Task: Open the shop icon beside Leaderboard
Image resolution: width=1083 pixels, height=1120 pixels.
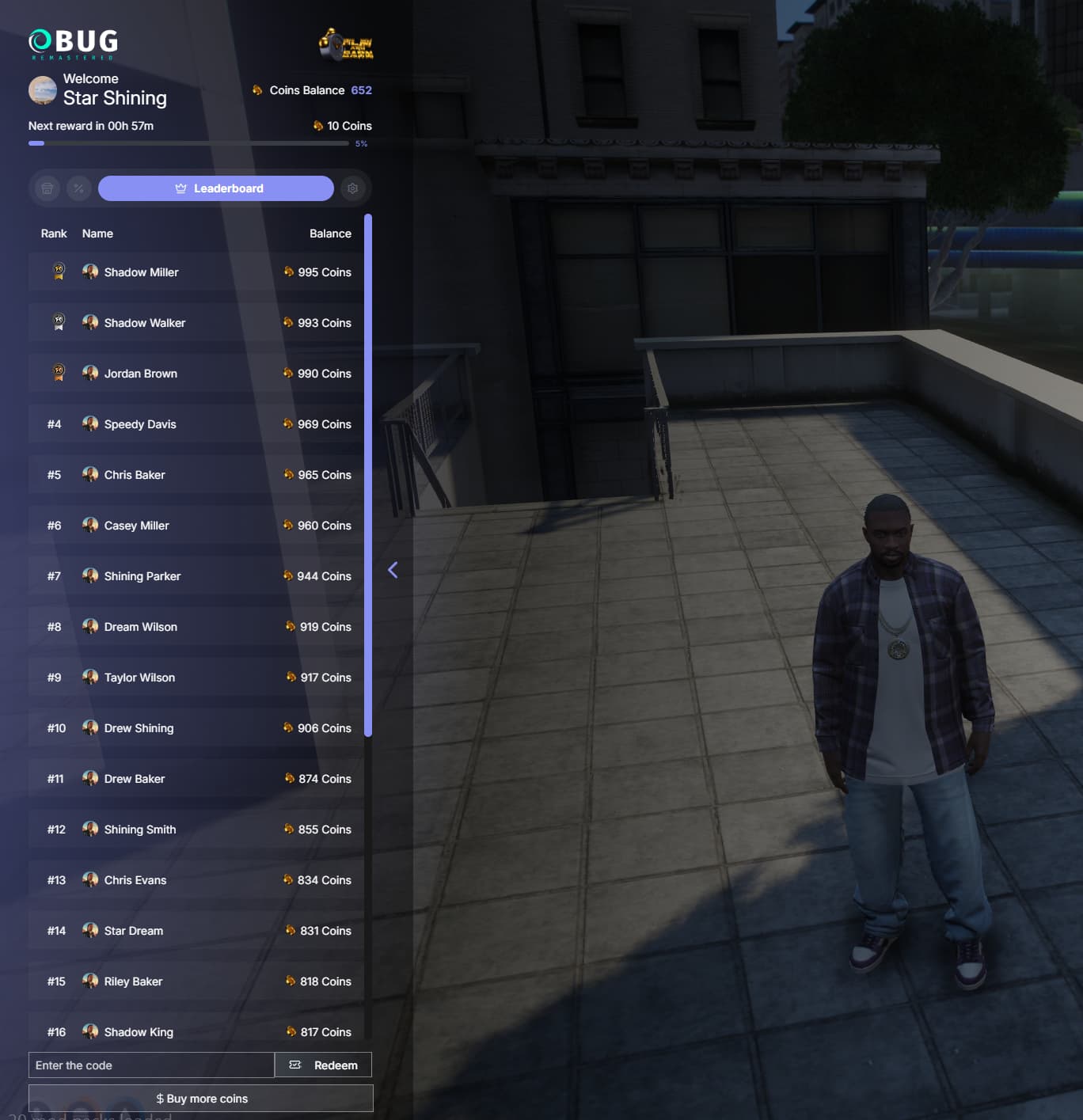Action: click(46, 188)
